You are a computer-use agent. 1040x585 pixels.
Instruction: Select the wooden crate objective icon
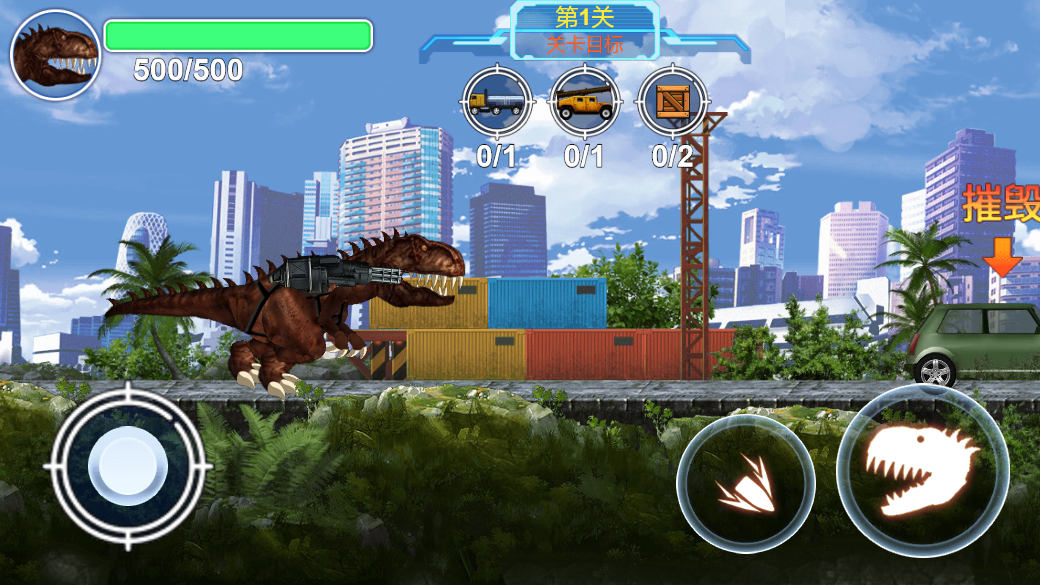tap(672, 102)
